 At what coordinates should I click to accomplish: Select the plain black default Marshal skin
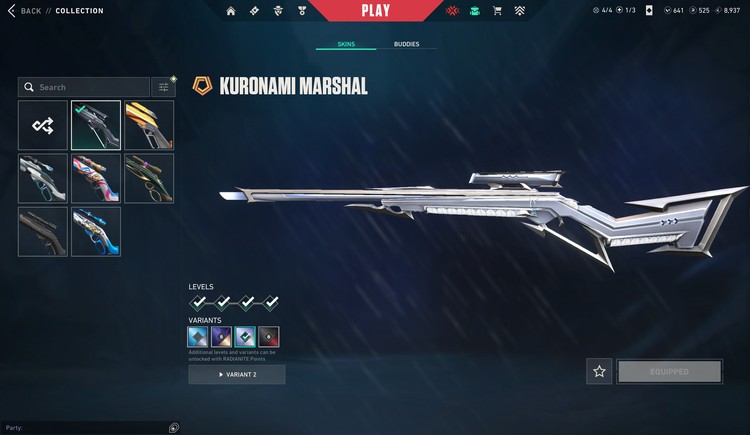[43, 231]
